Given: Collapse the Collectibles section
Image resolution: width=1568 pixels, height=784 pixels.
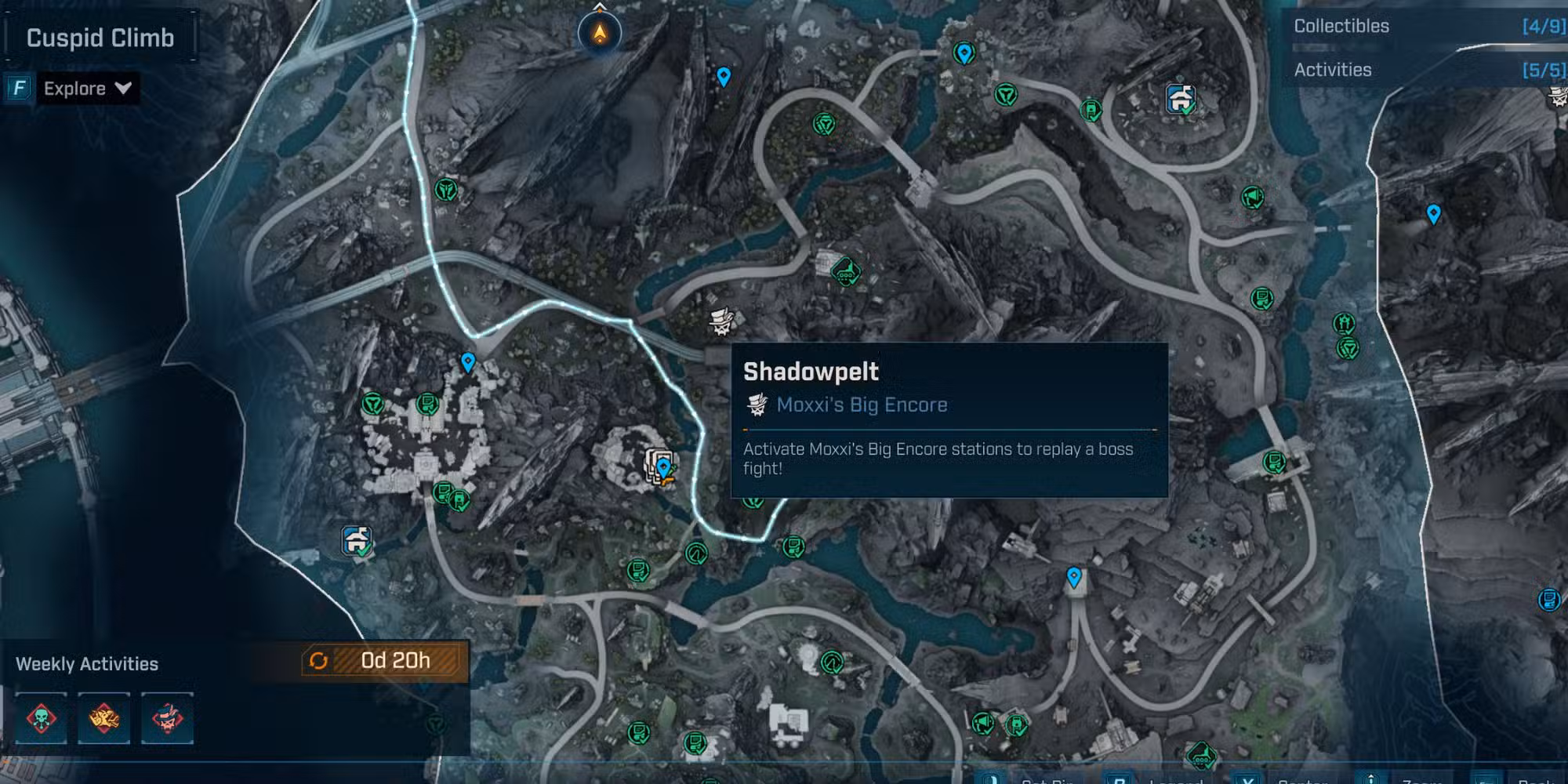Looking at the screenshot, I should click(1341, 26).
